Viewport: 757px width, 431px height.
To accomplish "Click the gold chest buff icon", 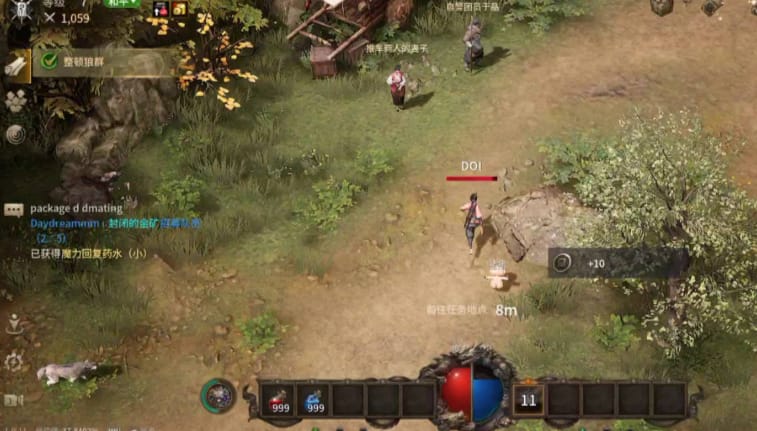I will point(179,8).
